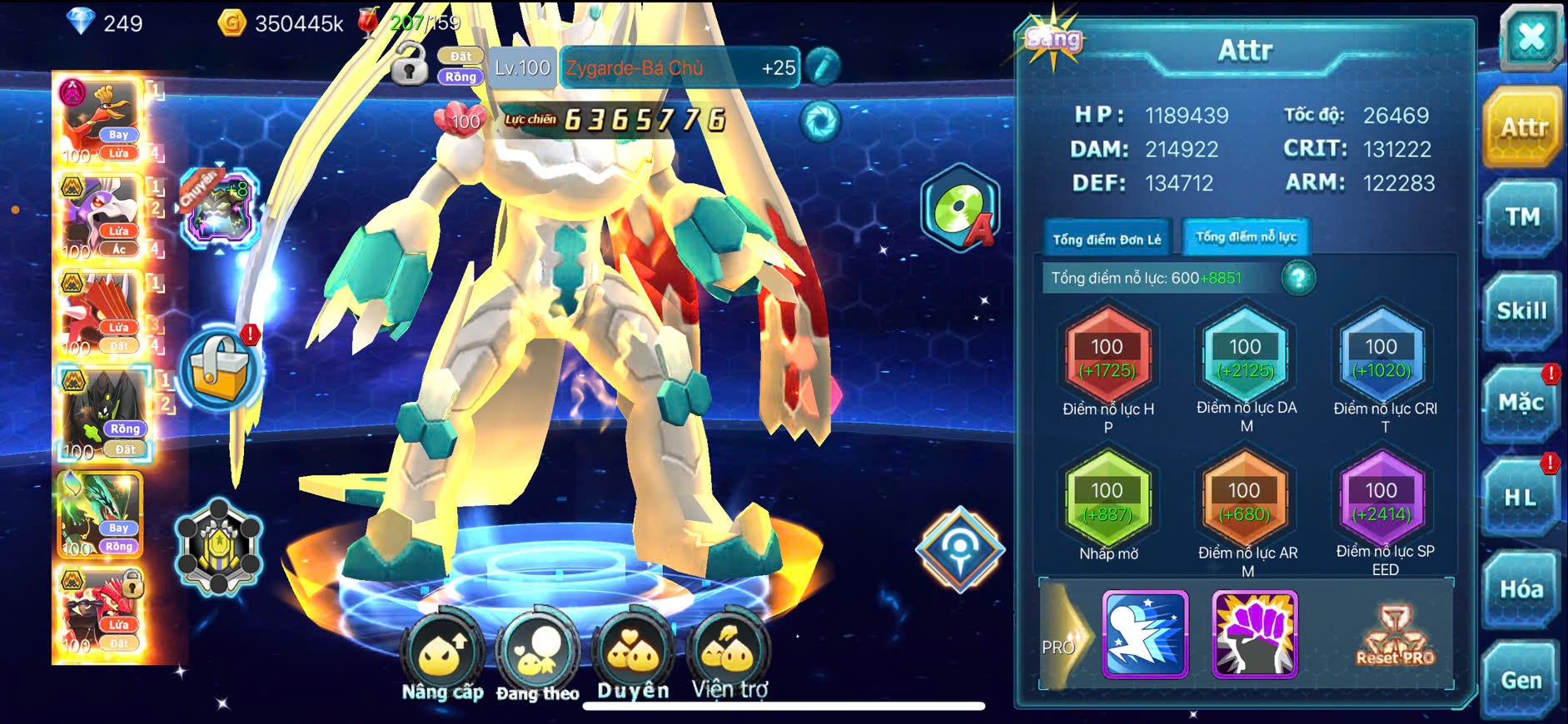Click the Reset PRO button
The height and width of the screenshot is (724, 1568).
click(1395, 637)
